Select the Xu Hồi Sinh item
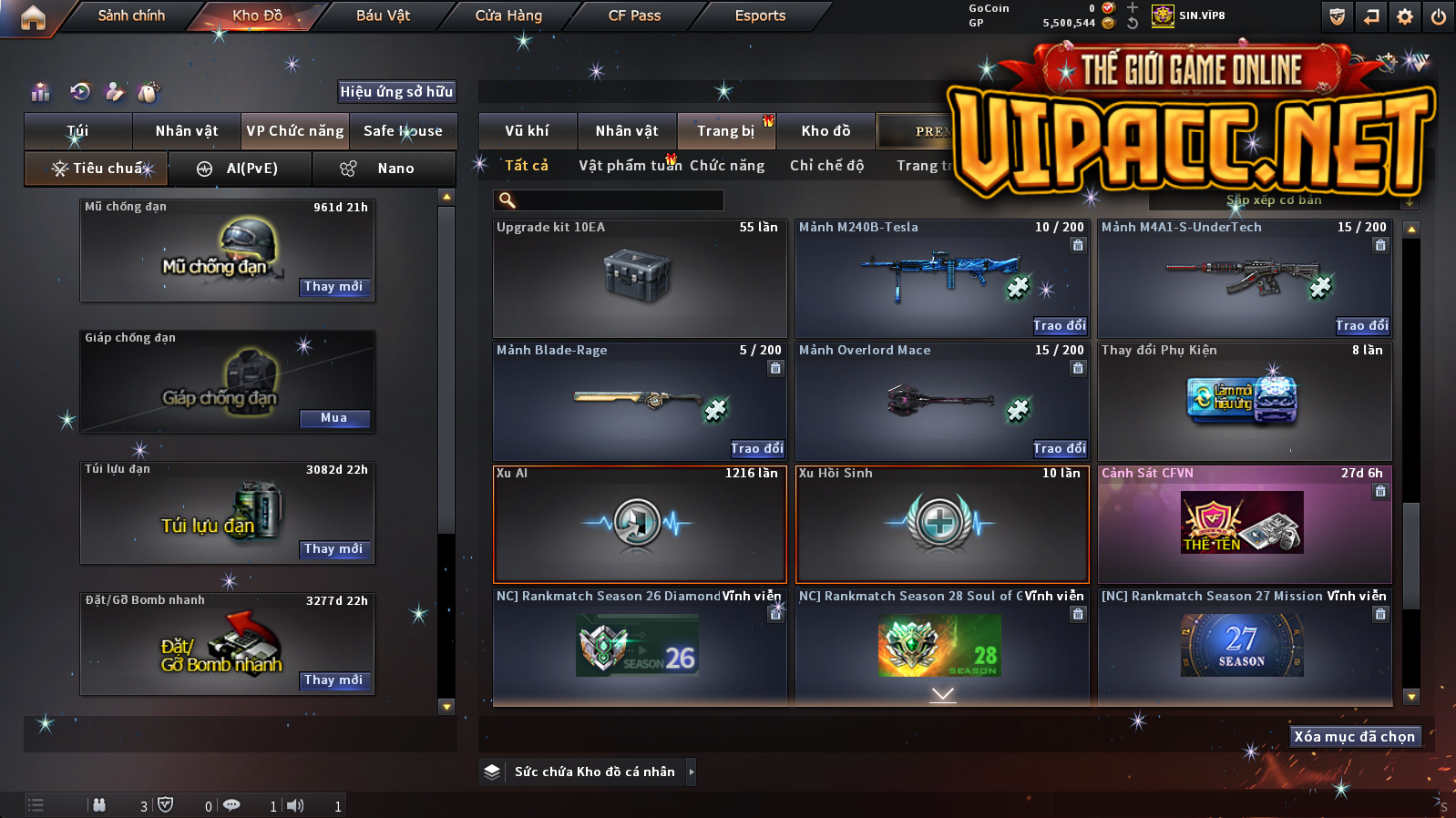This screenshot has width=1456, height=818. [x=942, y=524]
